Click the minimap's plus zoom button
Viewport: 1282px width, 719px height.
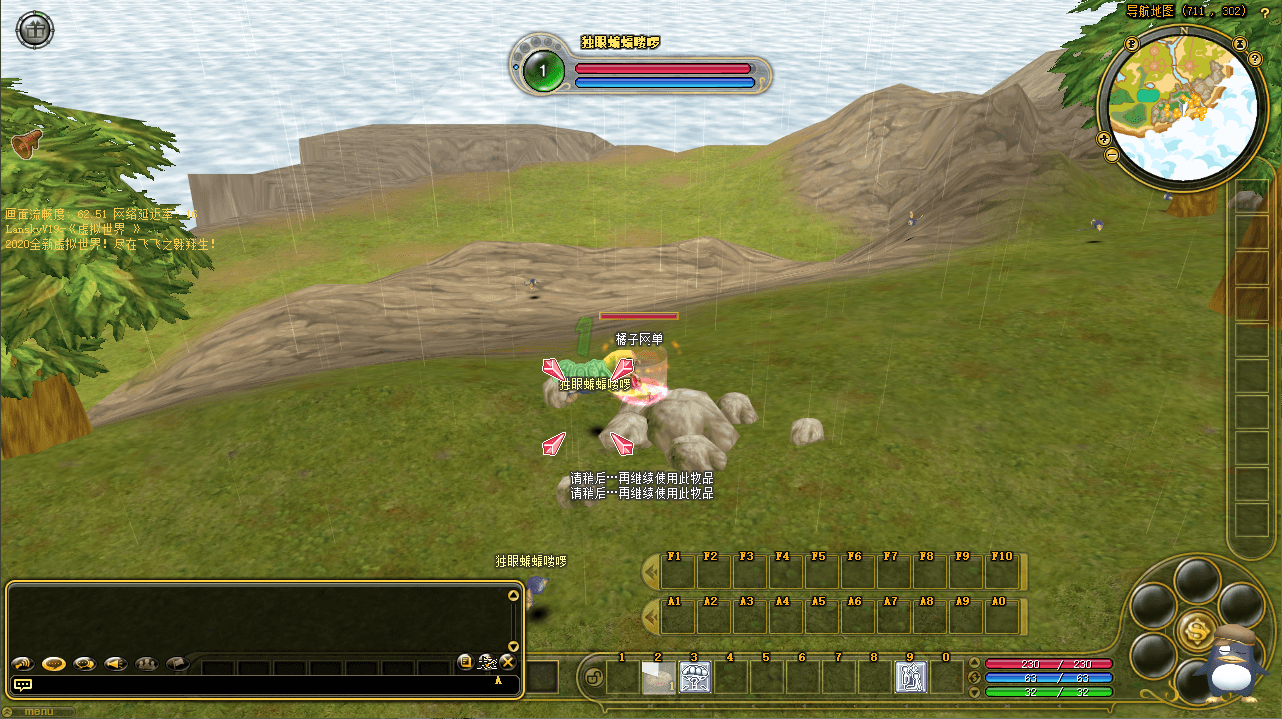click(1104, 139)
